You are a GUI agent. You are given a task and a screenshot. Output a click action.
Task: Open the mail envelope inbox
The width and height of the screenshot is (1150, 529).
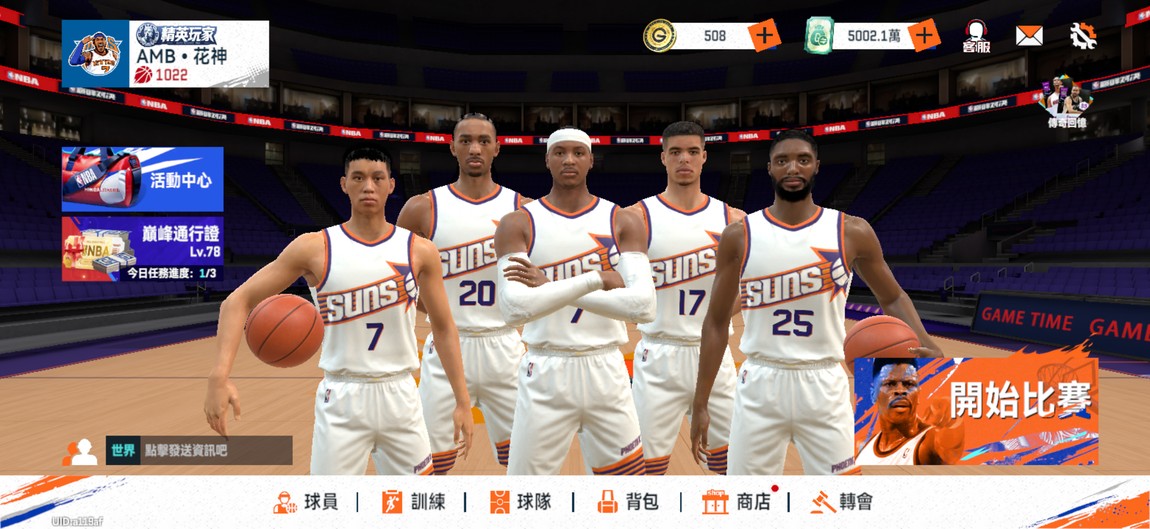click(x=1029, y=36)
